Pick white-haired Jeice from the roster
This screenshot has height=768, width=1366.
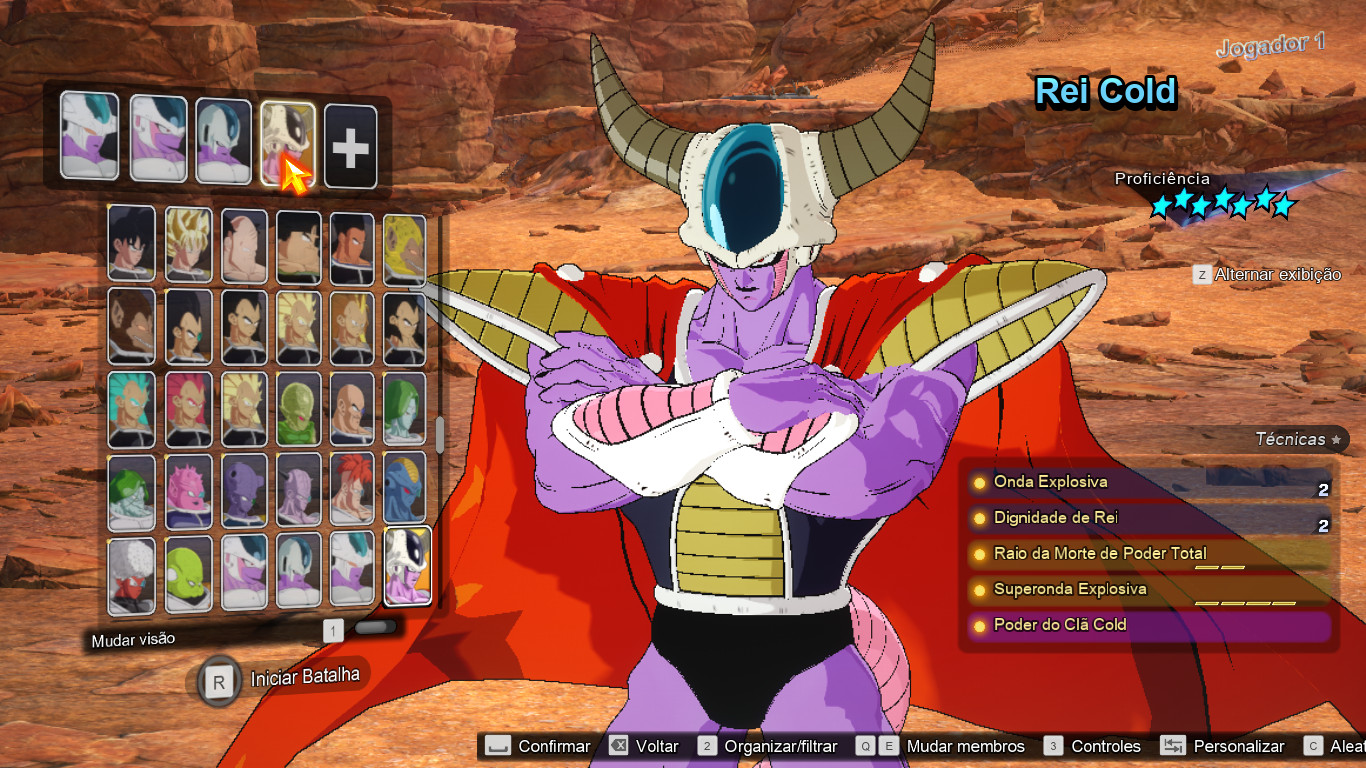[x=131, y=574]
